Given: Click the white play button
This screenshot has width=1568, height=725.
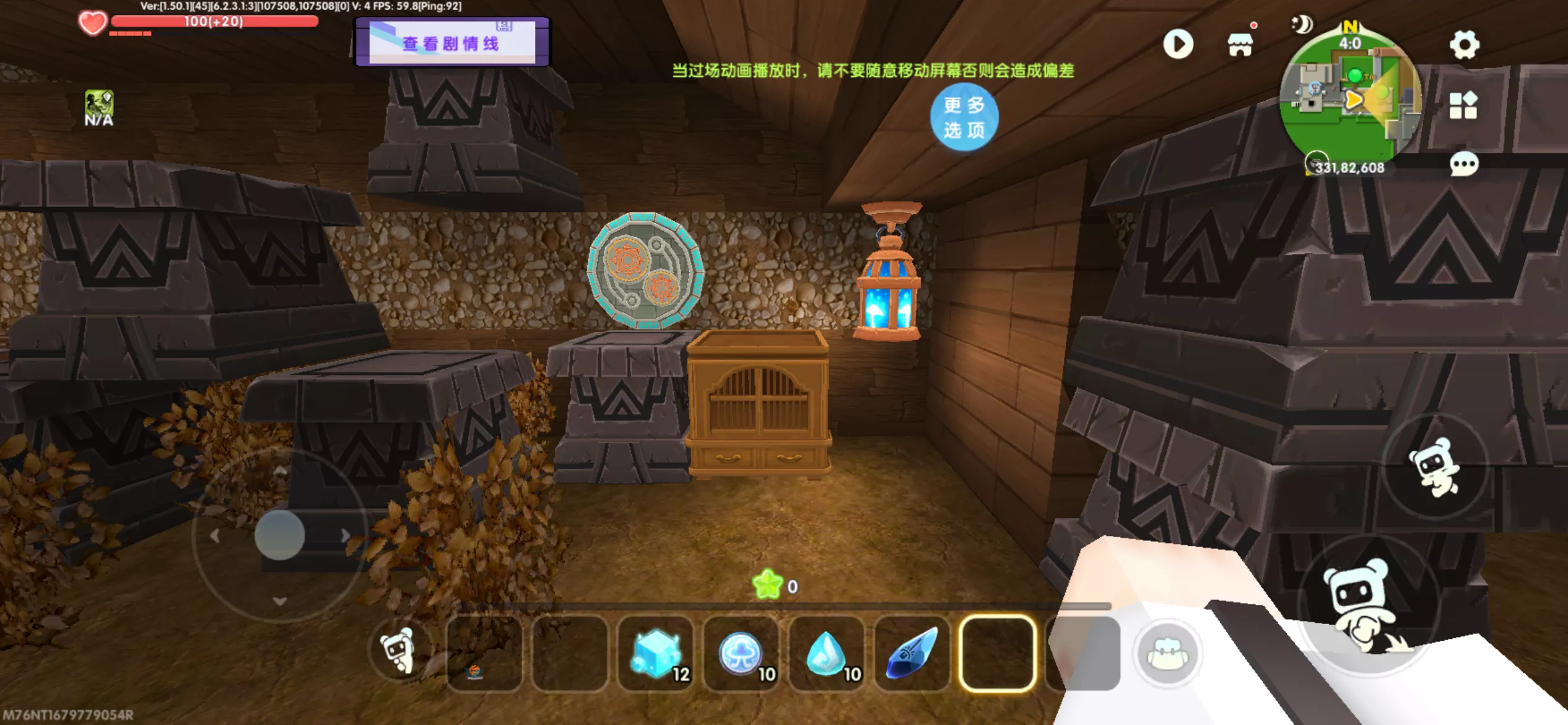Looking at the screenshot, I should [x=1178, y=45].
